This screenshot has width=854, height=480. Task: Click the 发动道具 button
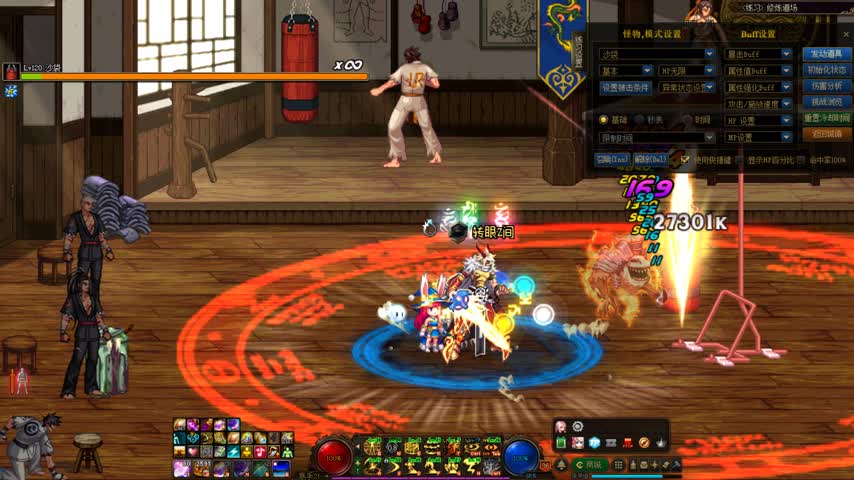[x=826, y=54]
